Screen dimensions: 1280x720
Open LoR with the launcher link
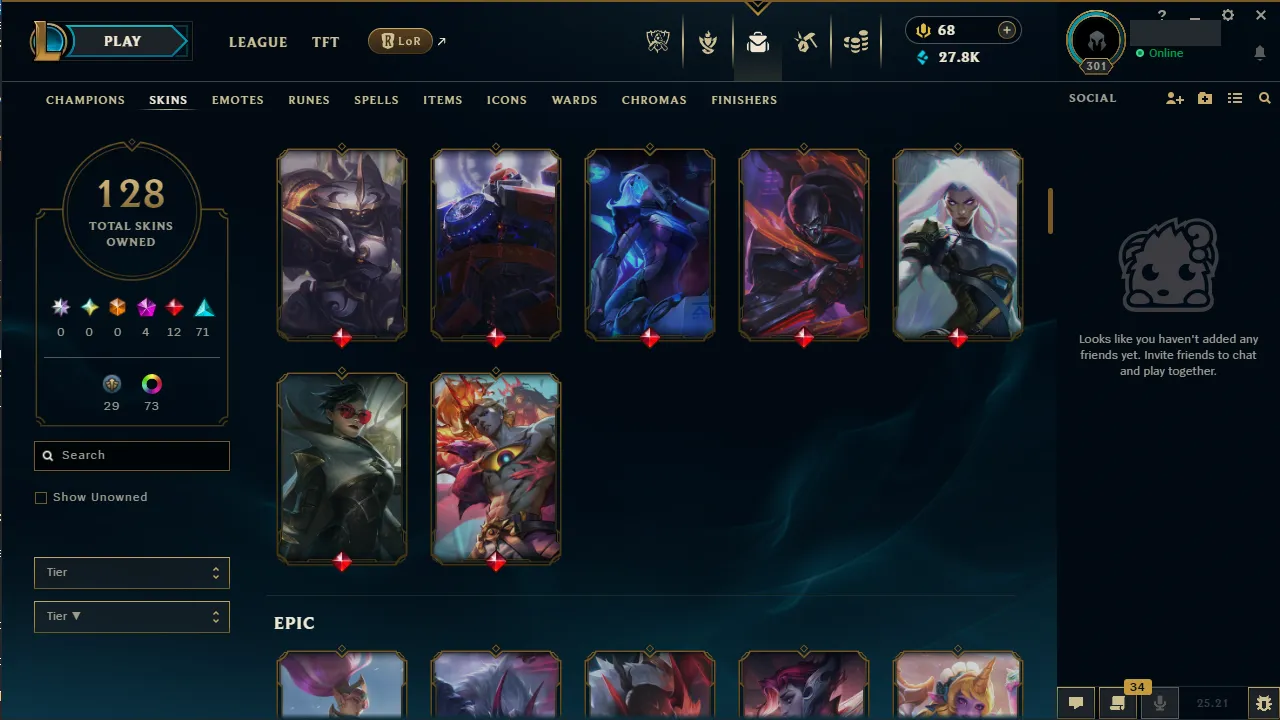(400, 41)
